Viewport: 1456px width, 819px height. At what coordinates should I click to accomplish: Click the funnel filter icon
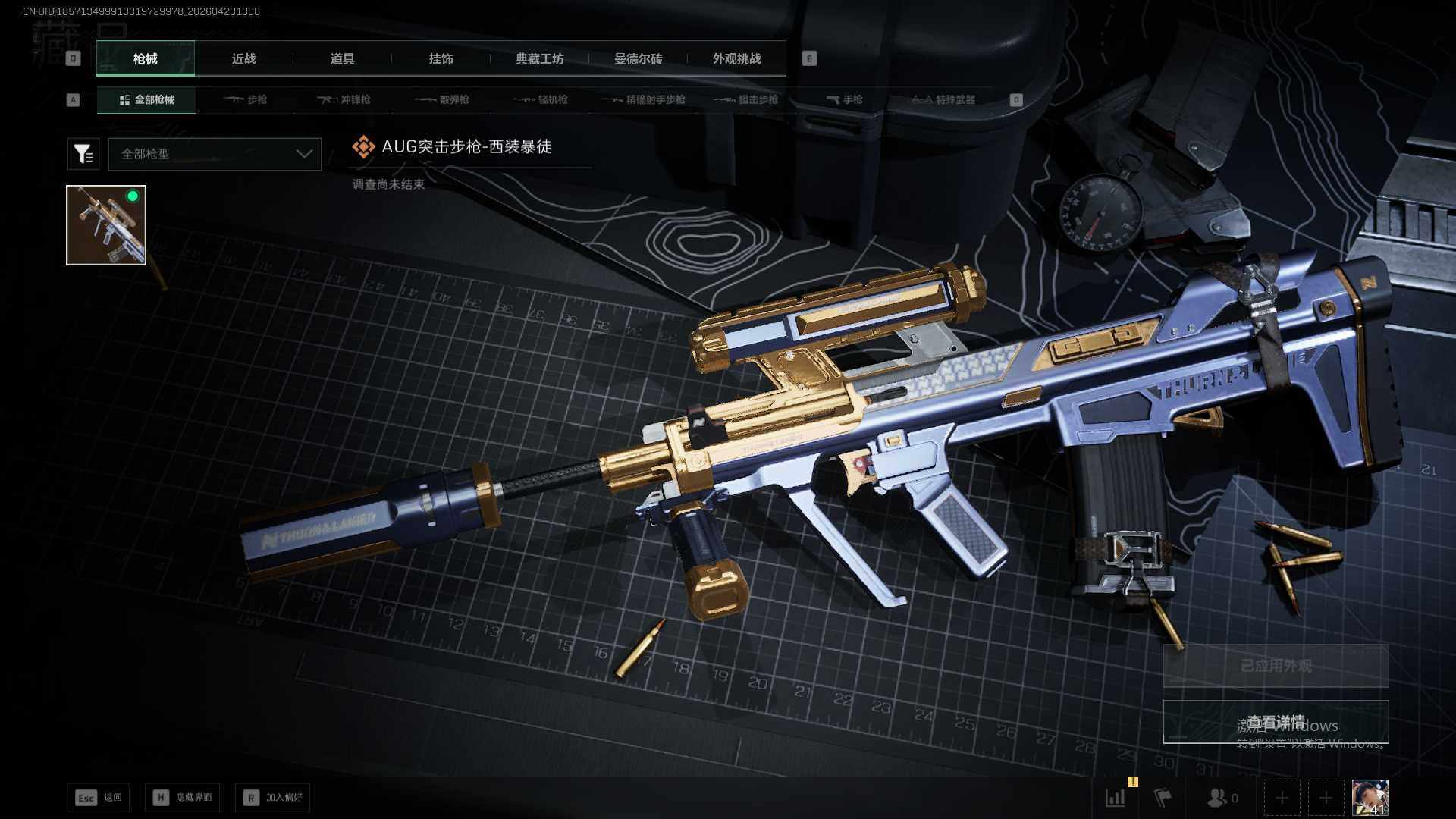click(83, 154)
